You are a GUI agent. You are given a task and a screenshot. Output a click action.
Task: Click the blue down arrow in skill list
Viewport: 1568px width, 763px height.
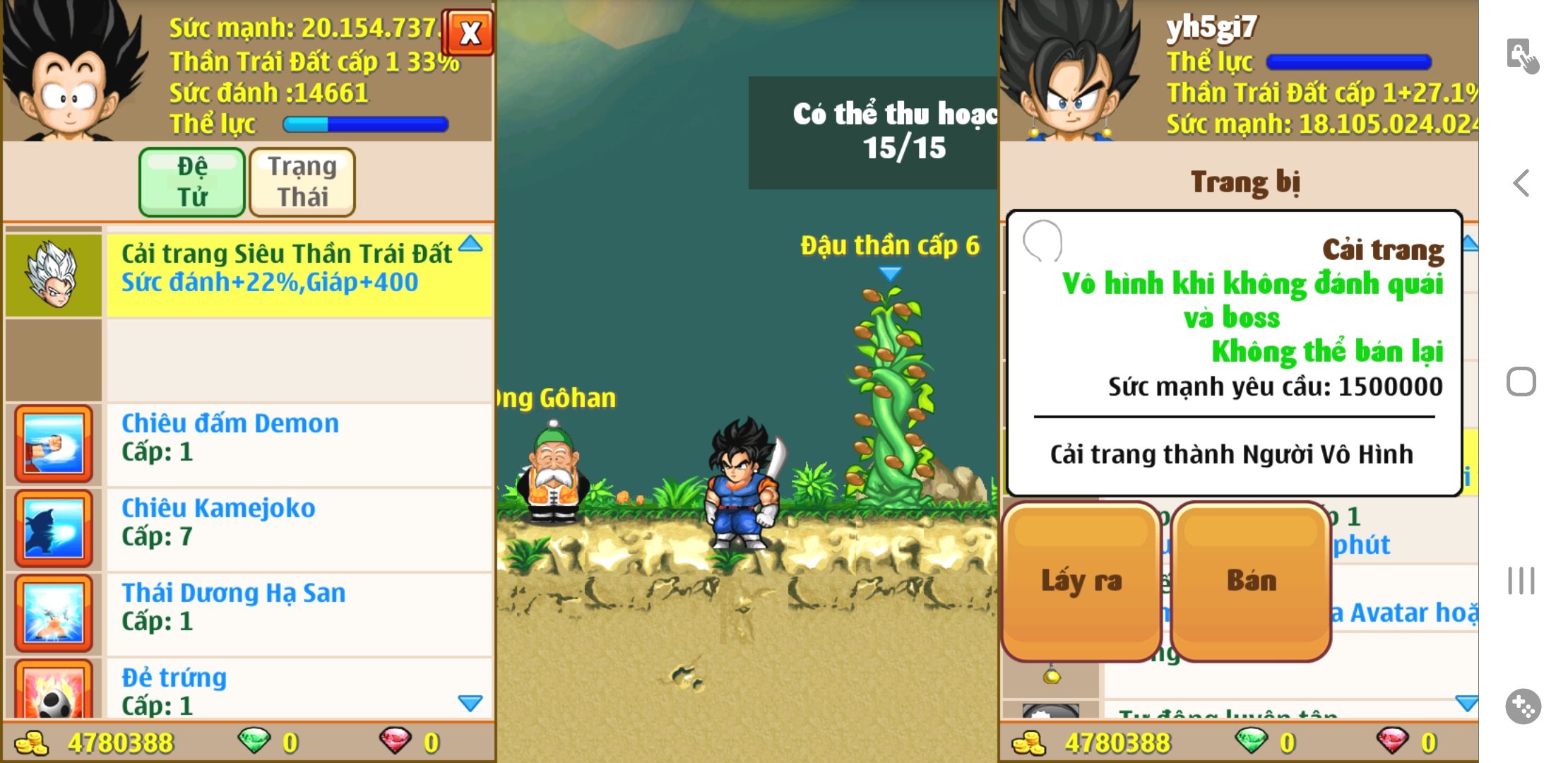[x=470, y=703]
